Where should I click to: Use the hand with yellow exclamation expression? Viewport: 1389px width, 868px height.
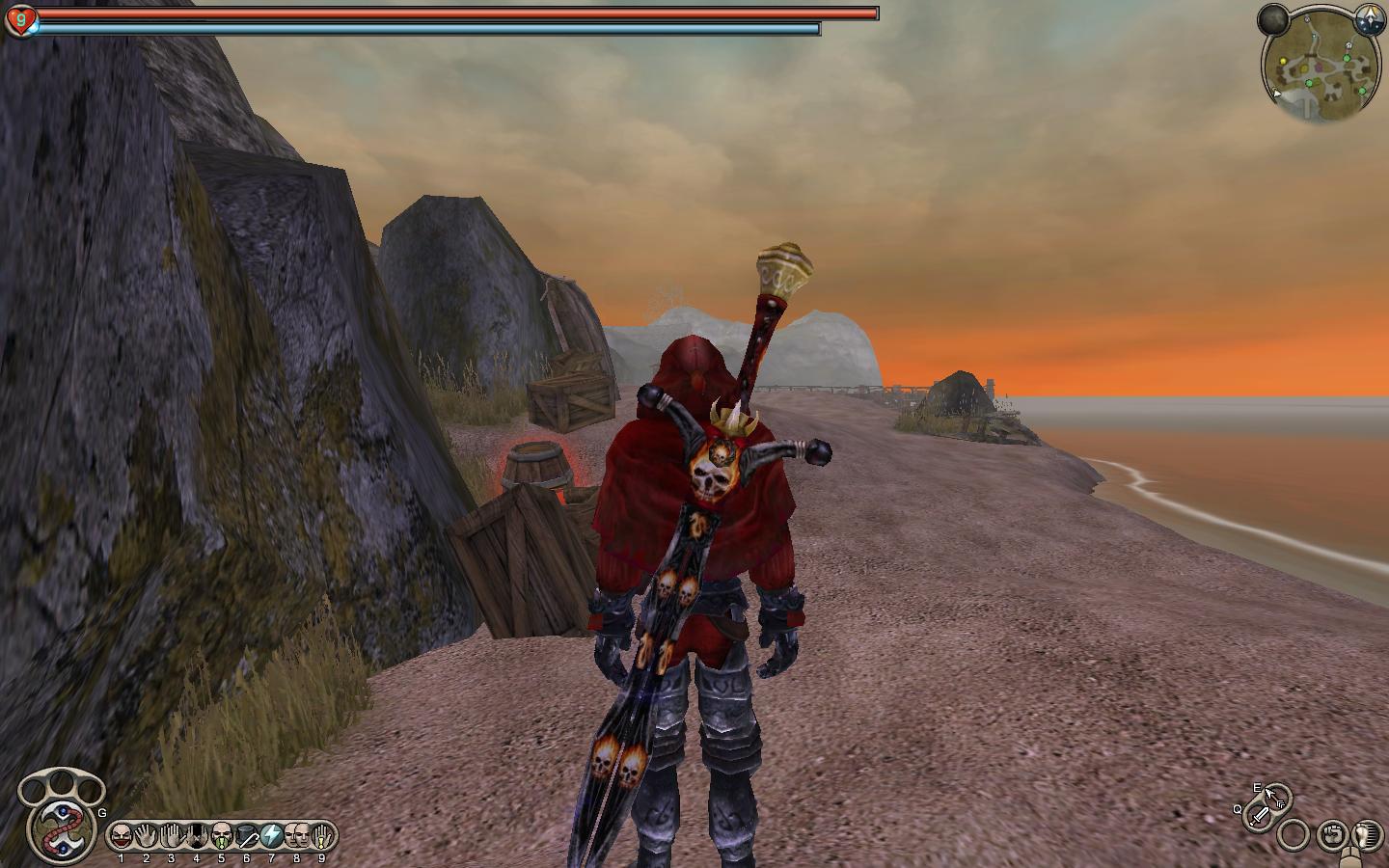321,835
